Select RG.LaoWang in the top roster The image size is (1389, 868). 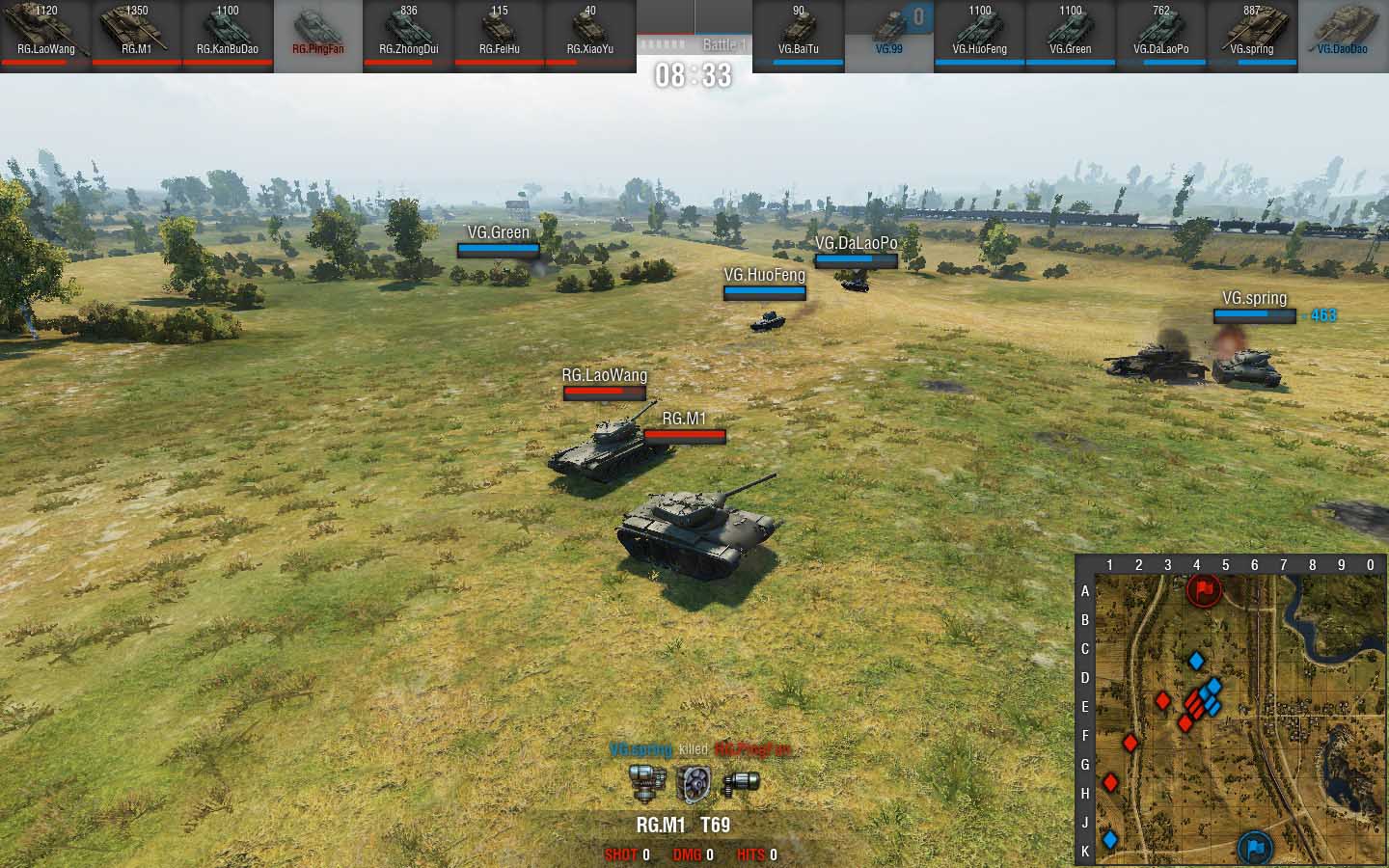tap(45, 35)
